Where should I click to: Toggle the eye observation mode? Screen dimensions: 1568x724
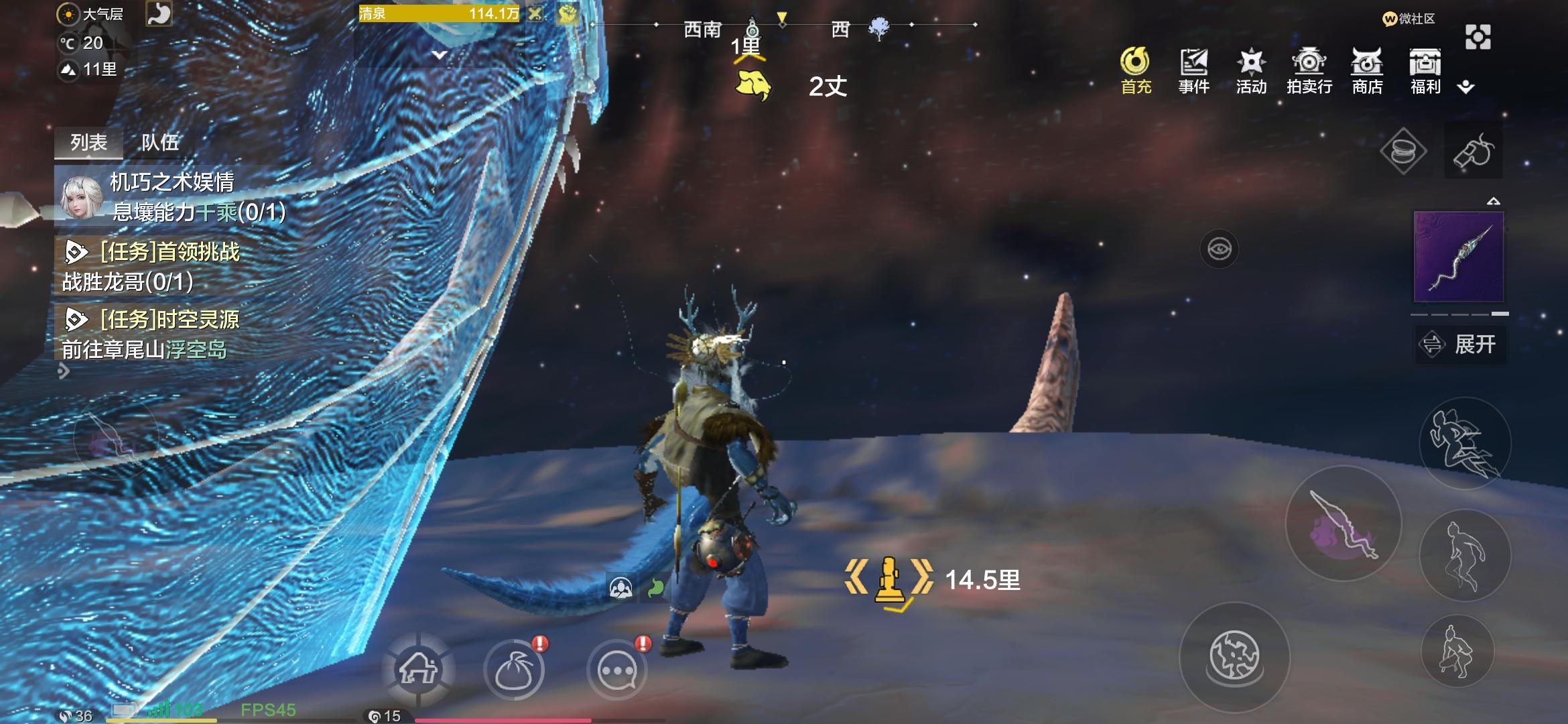pos(1220,248)
